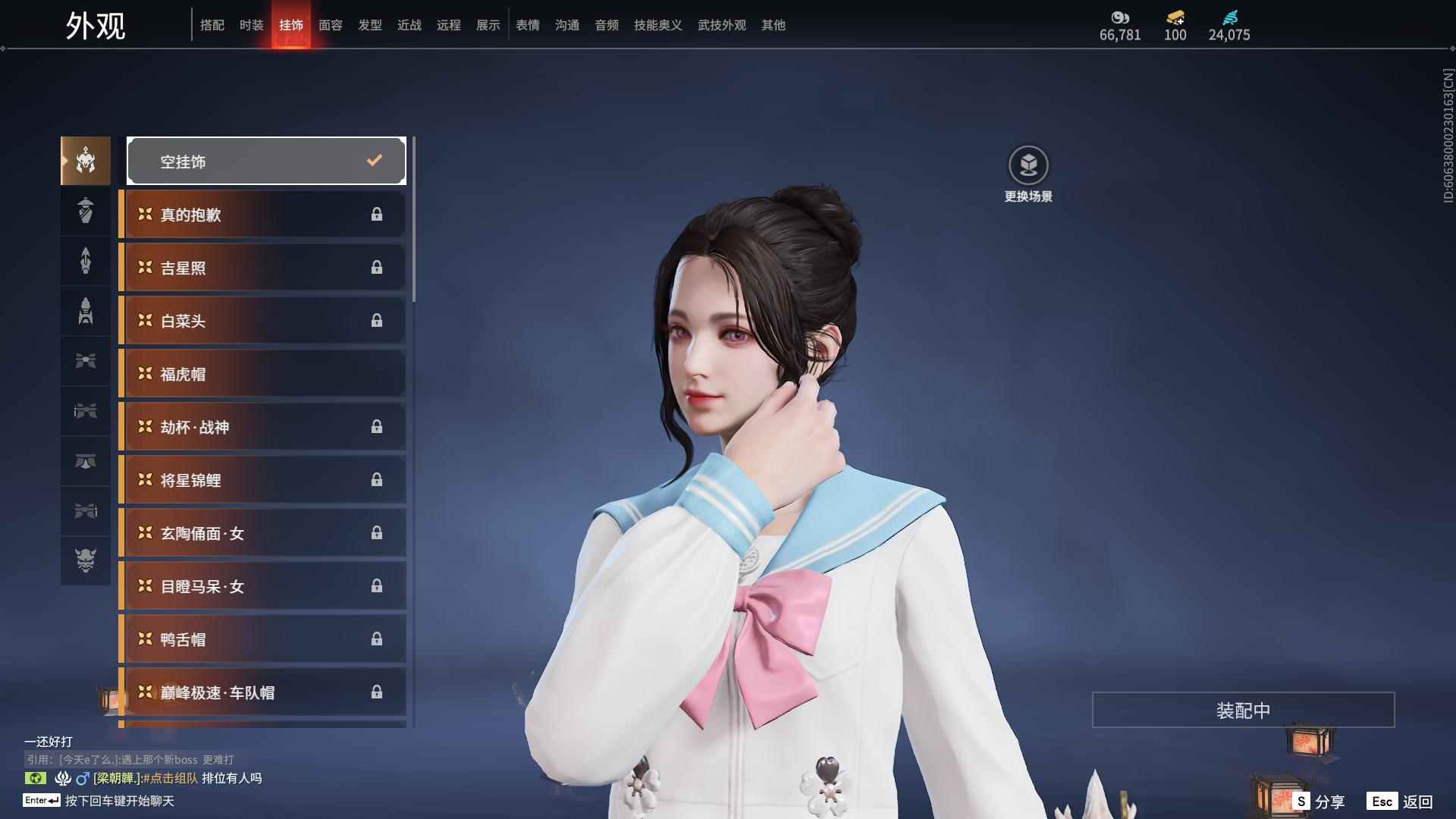
Task: Select the 福虎帽 accessory entry
Action: 262,373
